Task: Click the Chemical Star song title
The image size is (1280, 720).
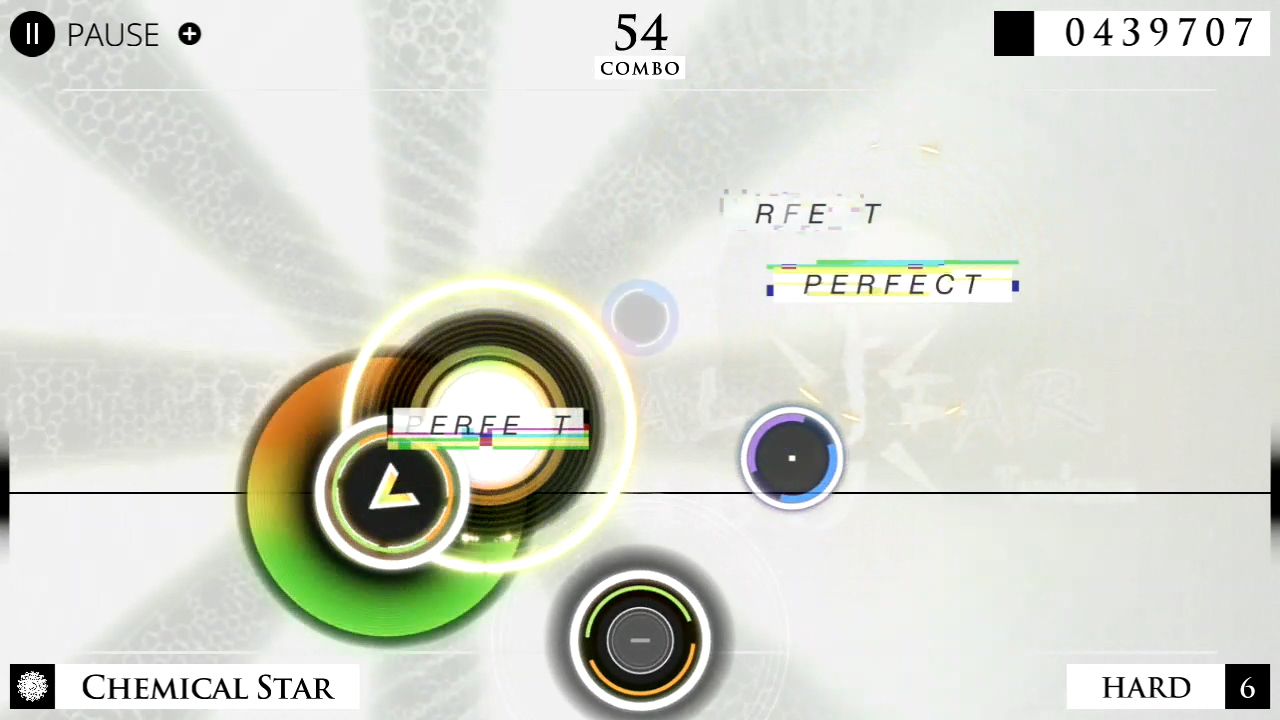Action: point(207,687)
